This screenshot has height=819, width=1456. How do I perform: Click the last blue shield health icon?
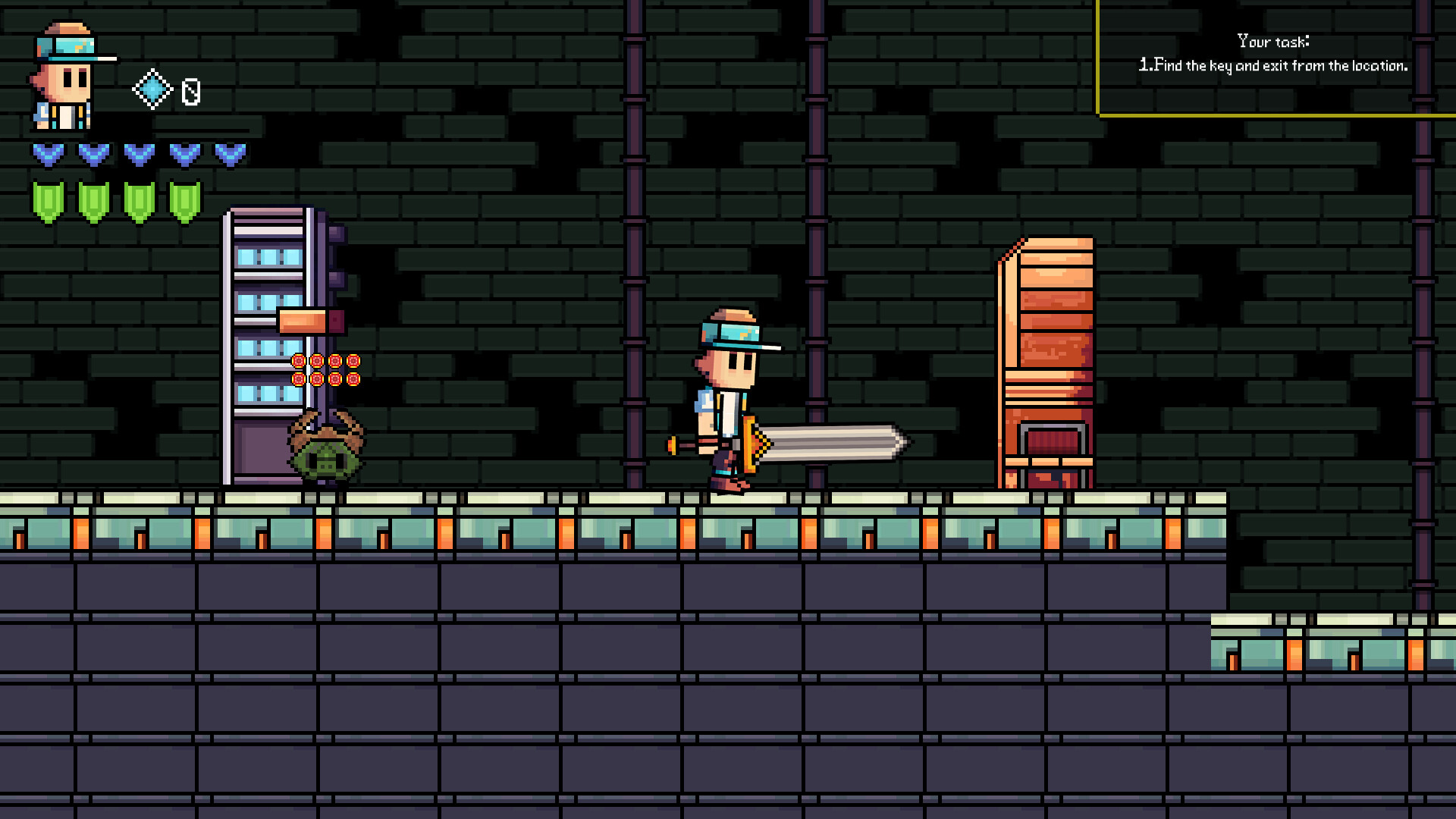coord(228,154)
